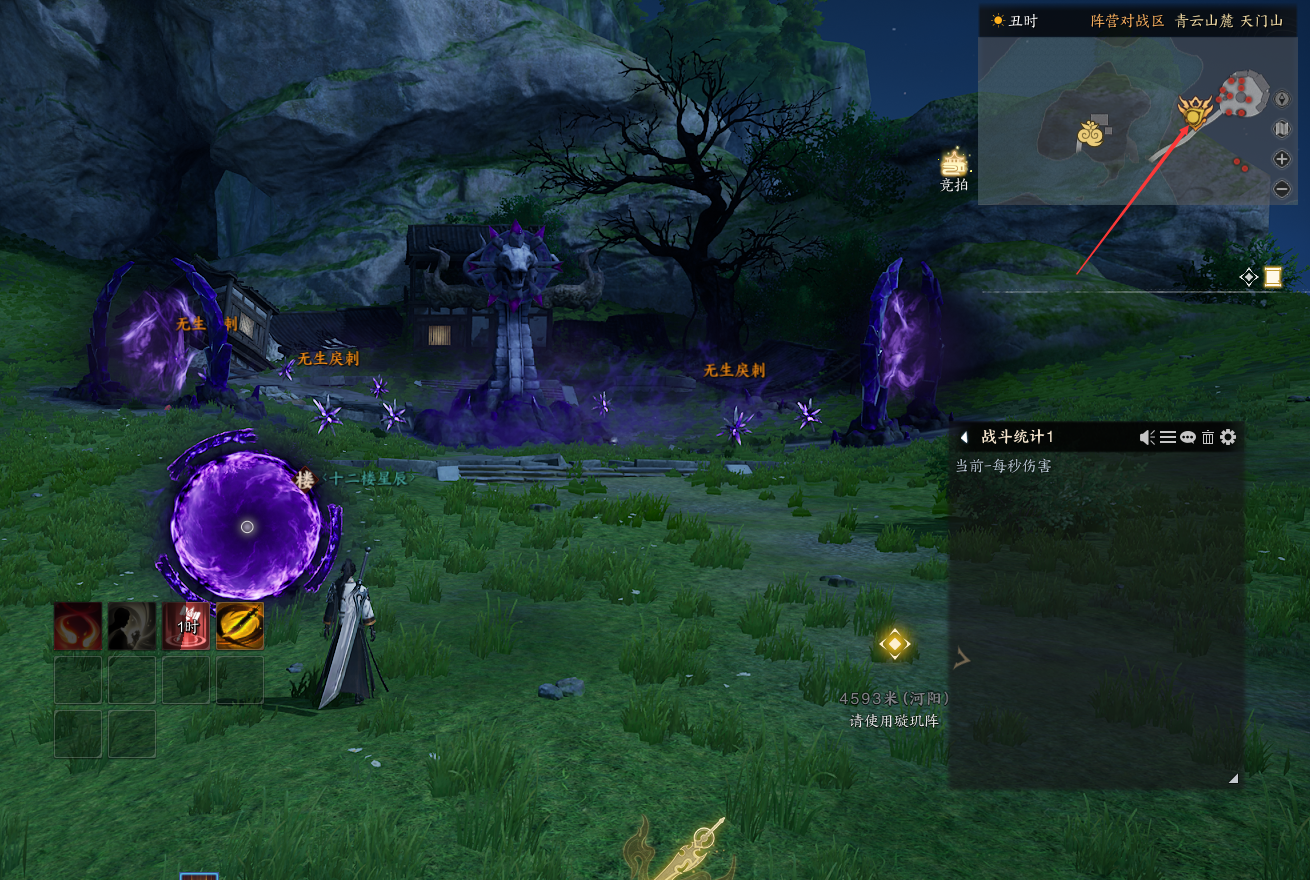Click the minimap zoom-in plus button
The image size is (1310, 880).
pyautogui.click(x=1282, y=159)
